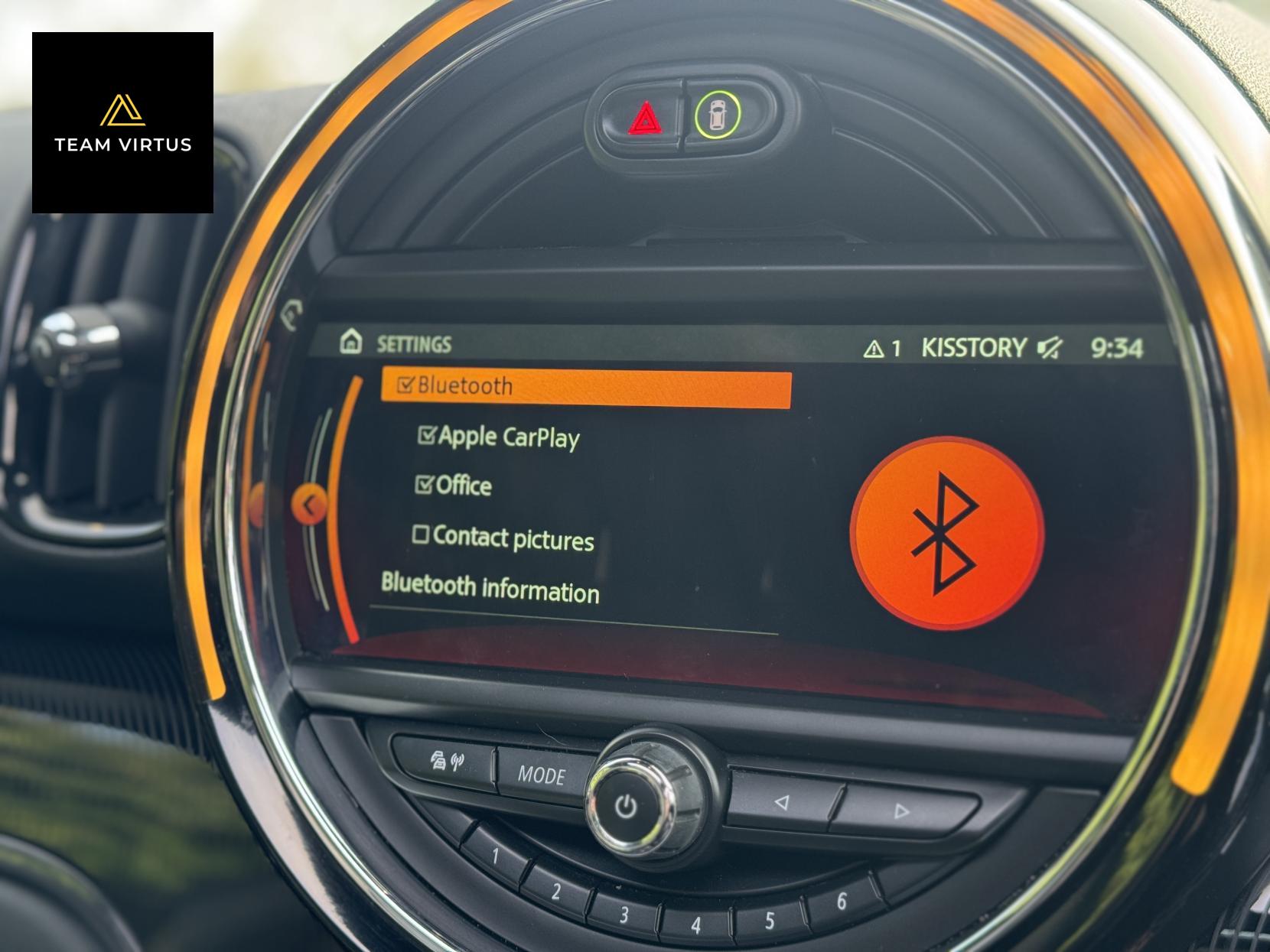Click the orange back arrow
The height and width of the screenshot is (952, 1270).
309,505
